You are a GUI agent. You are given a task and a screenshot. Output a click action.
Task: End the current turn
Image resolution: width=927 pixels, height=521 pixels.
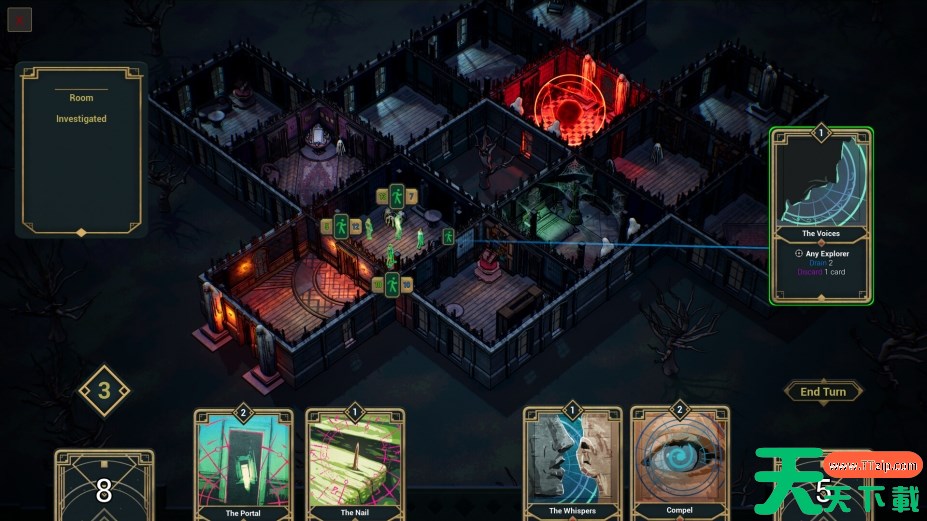pyautogui.click(x=823, y=392)
